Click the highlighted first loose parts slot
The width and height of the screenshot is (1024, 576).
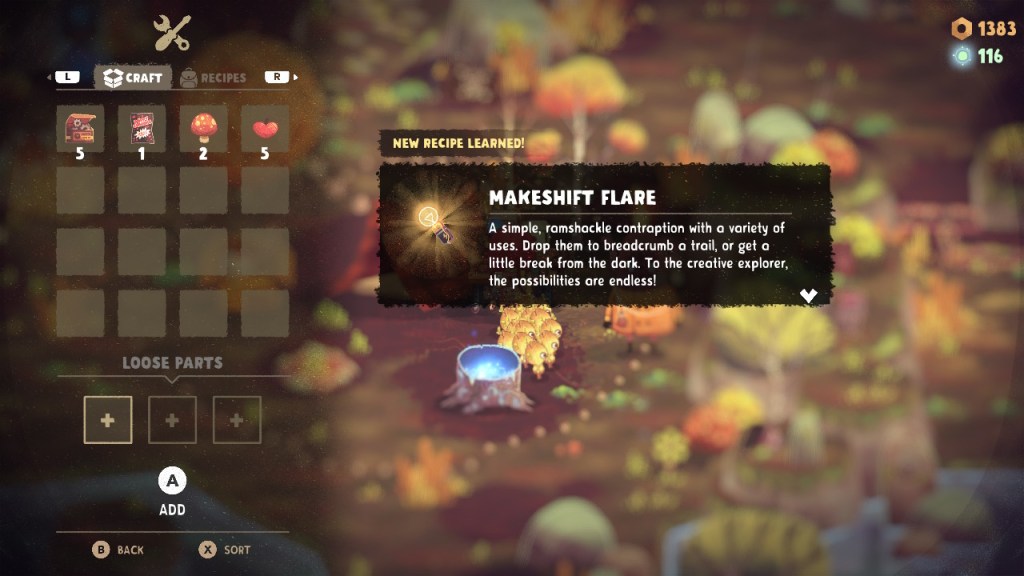coord(108,420)
